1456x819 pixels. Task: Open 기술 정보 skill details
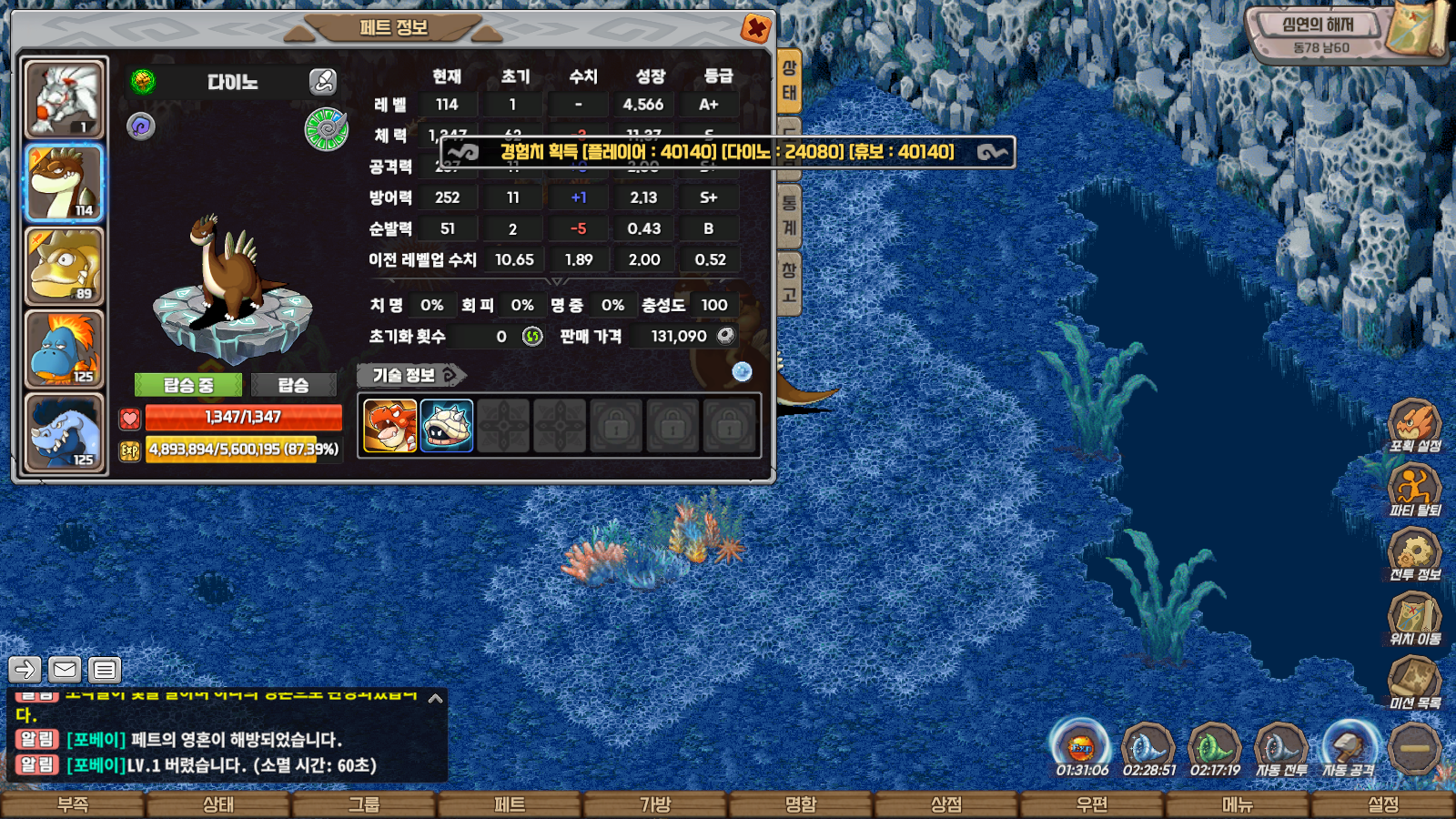410,375
